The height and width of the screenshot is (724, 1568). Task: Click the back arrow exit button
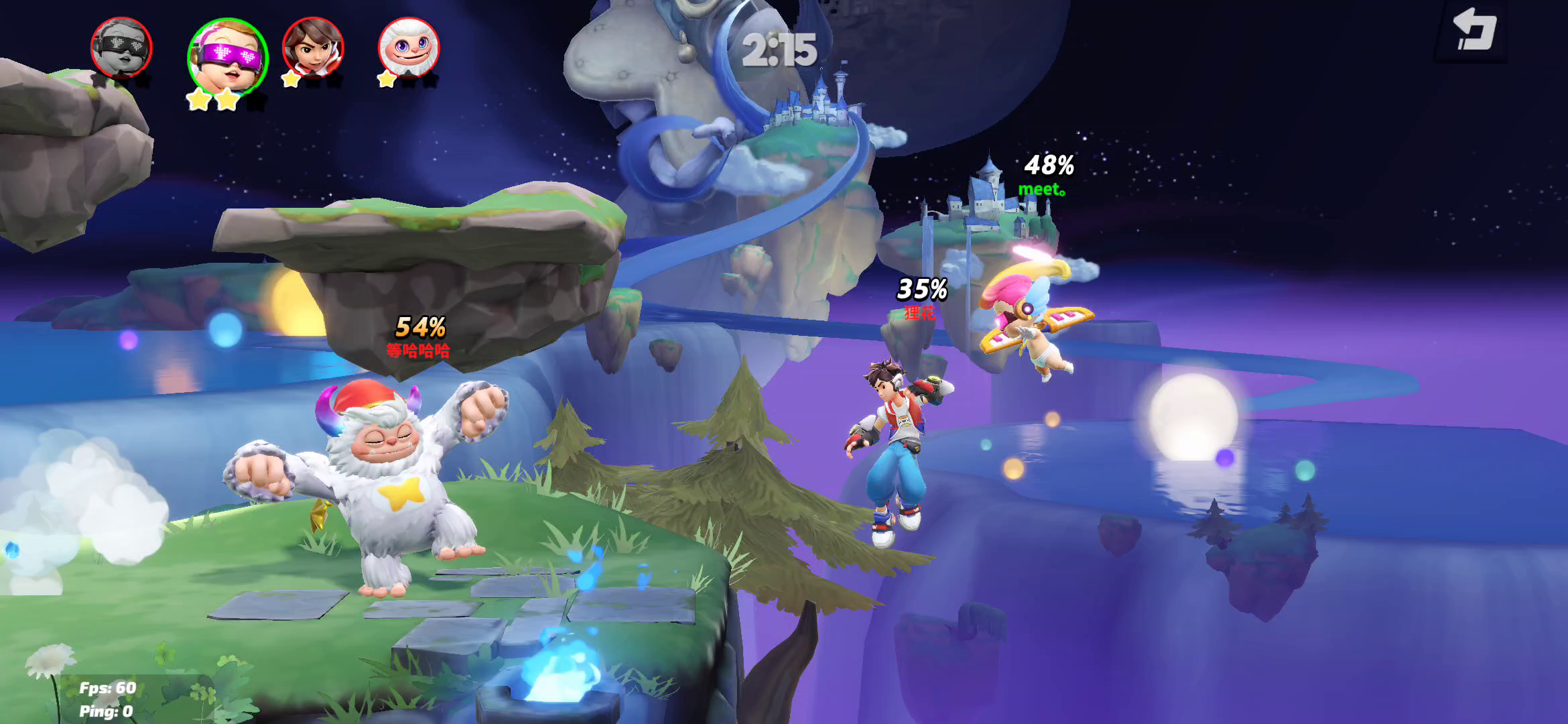[1473, 30]
